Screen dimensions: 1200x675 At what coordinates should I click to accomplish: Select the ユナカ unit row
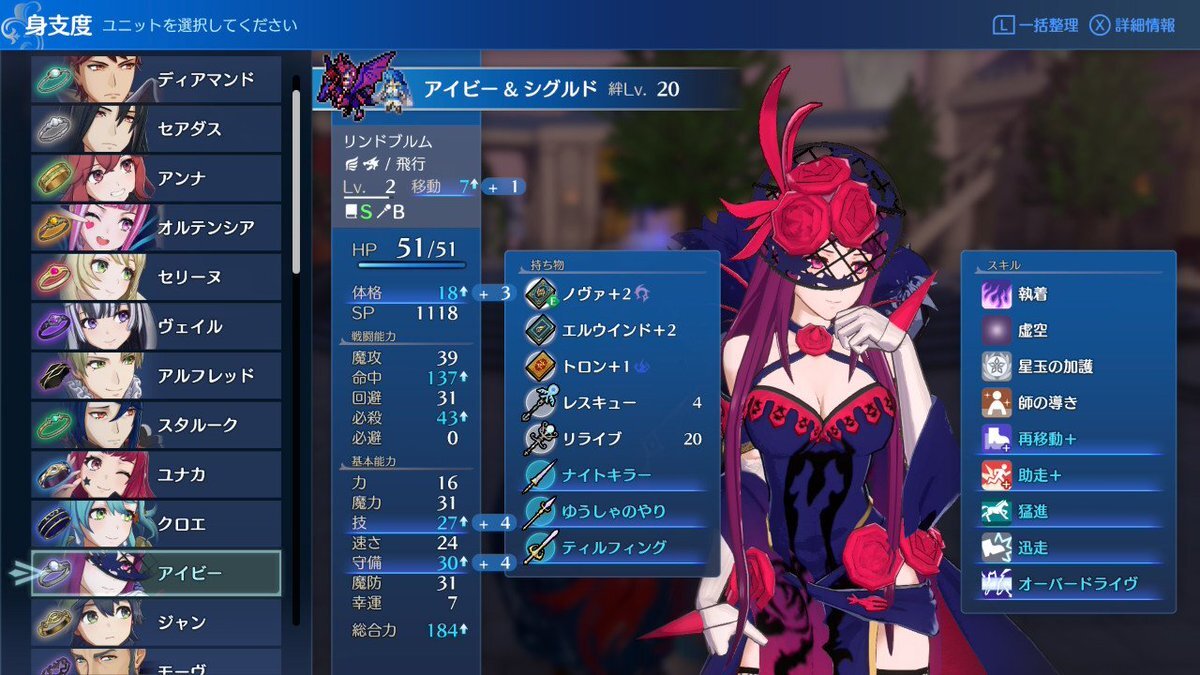click(156, 475)
